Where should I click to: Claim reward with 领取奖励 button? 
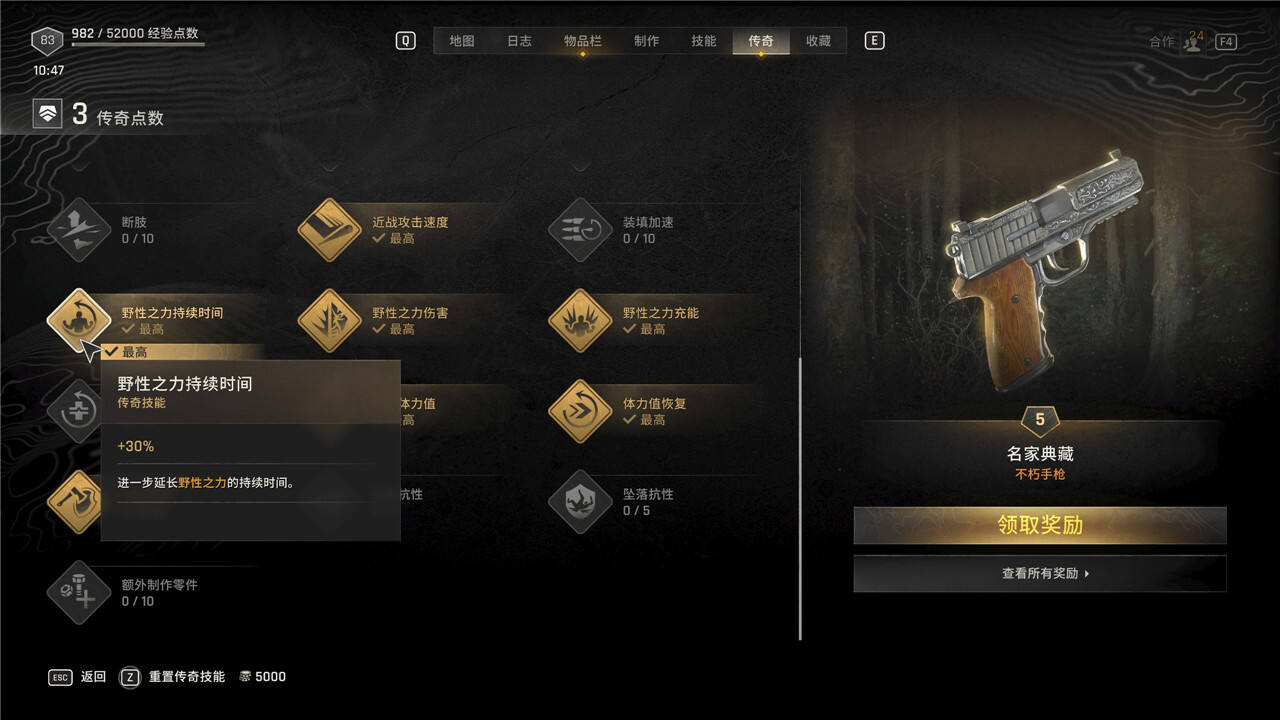tap(1039, 525)
